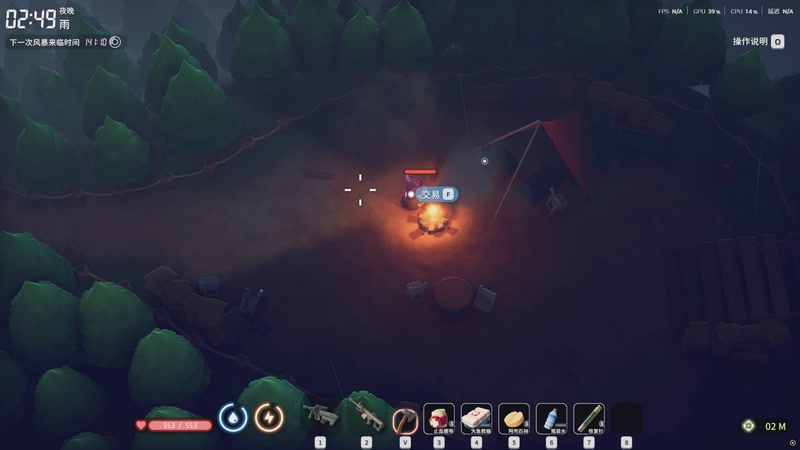
Task: Select the first aid kit in slot 4
Action: pos(476,417)
